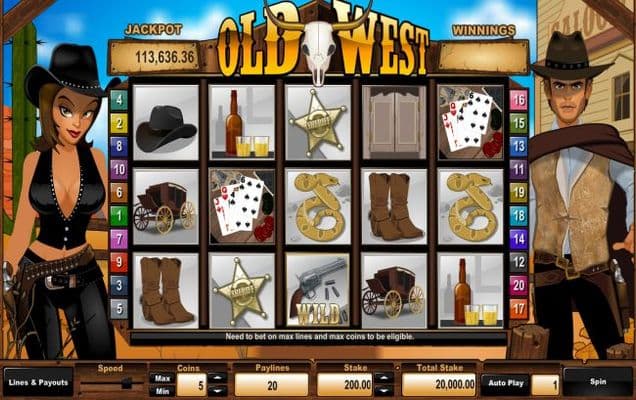Click the Paylines count field
This screenshot has height=400, width=636.
(x=270, y=385)
